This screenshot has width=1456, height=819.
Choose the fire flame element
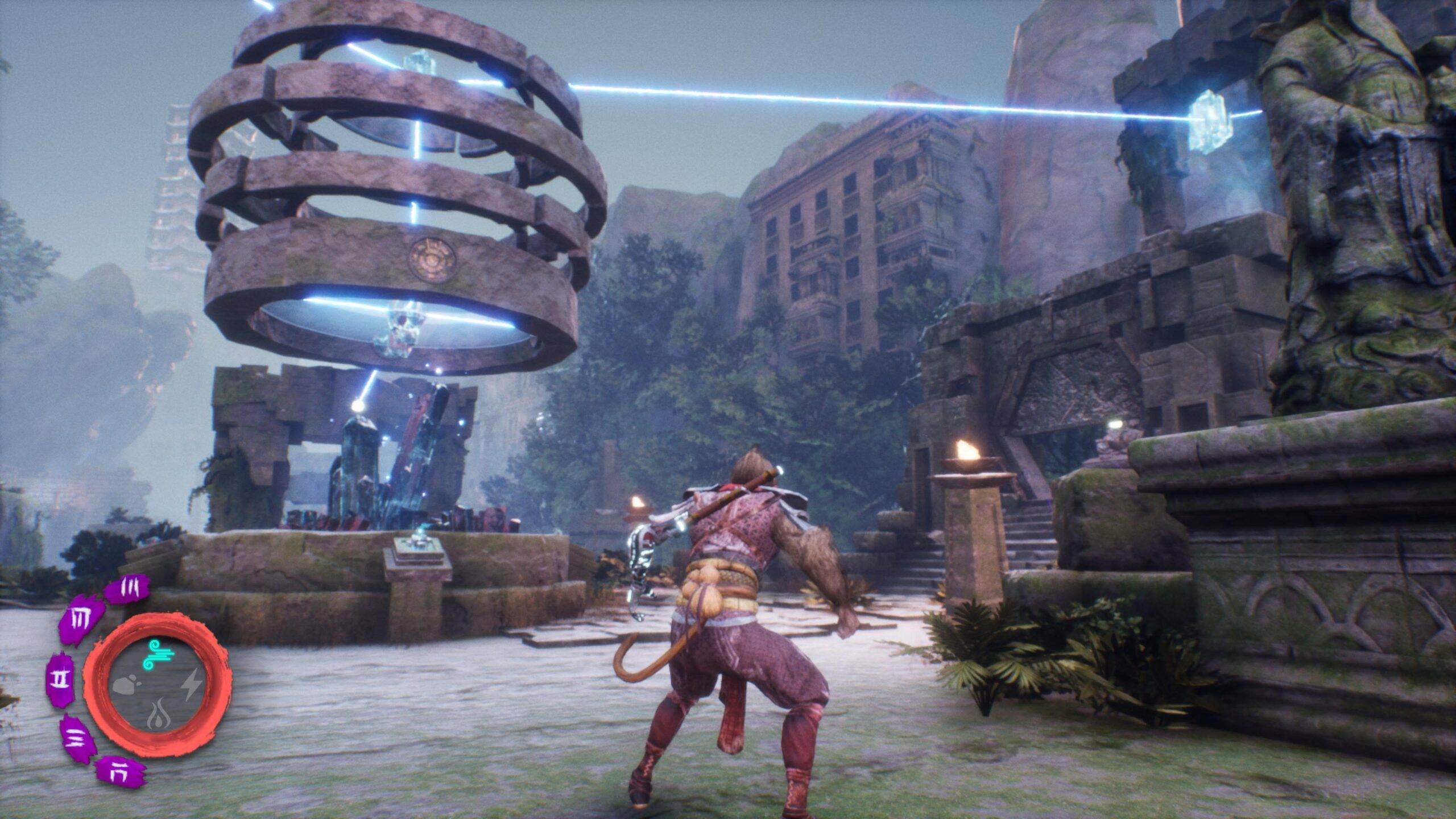click(x=156, y=718)
